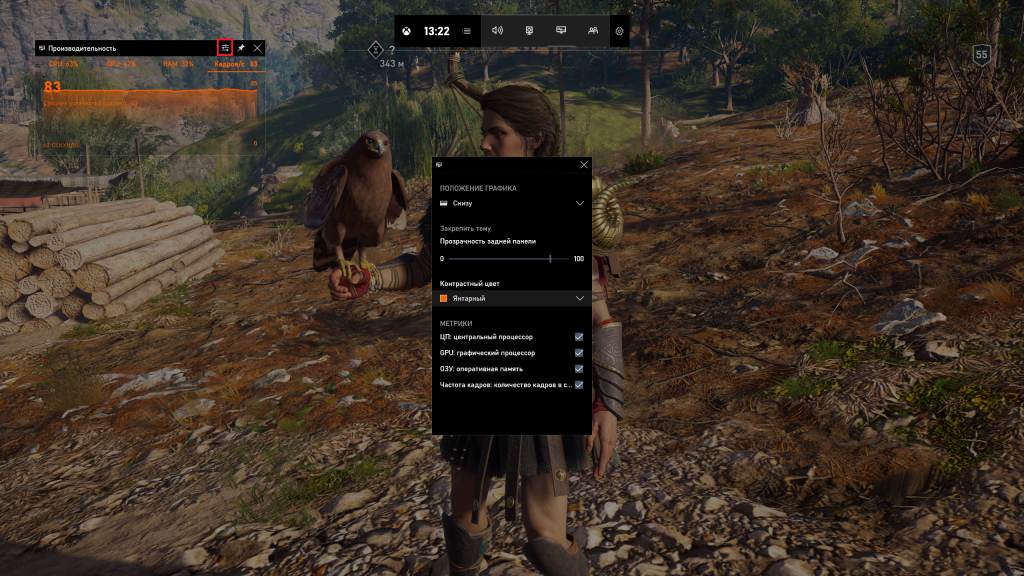This screenshot has width=1024, height=576.
Task: Open the Янтарный accent color dropdown
Action: (x=511, y=298)
